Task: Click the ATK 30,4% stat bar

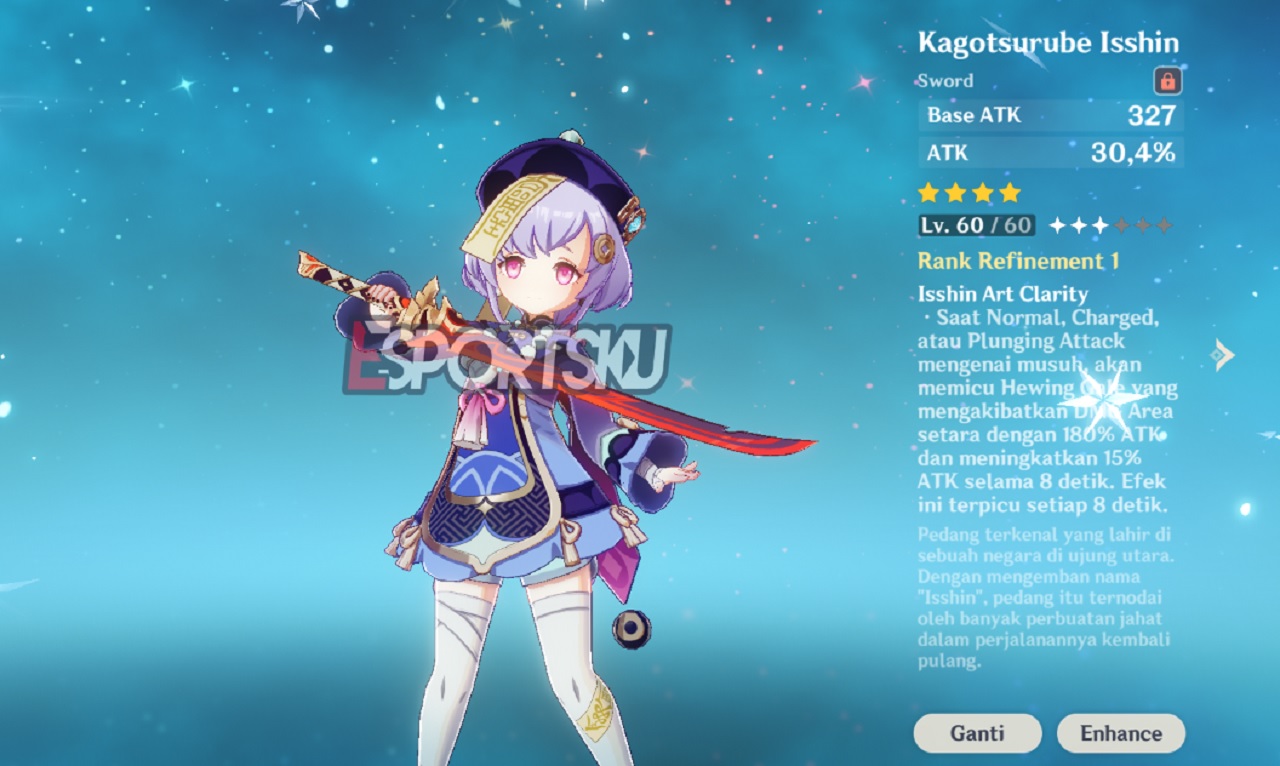Action: pyautogui.click(x=1049, y=153)
